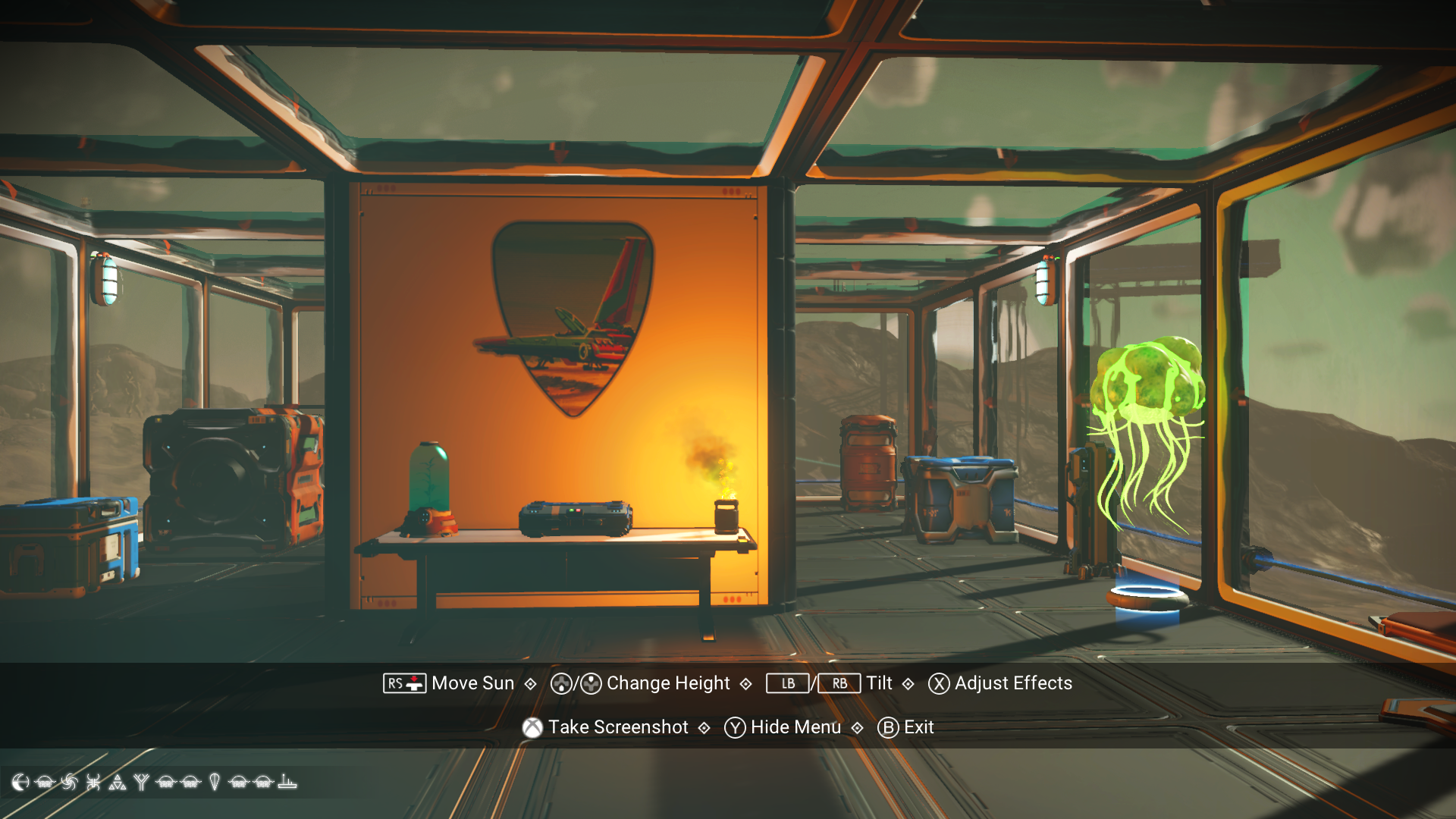Open Adjust Effects with the X prompt
The image size is (1456, 819).
[x=1013, y=683]
